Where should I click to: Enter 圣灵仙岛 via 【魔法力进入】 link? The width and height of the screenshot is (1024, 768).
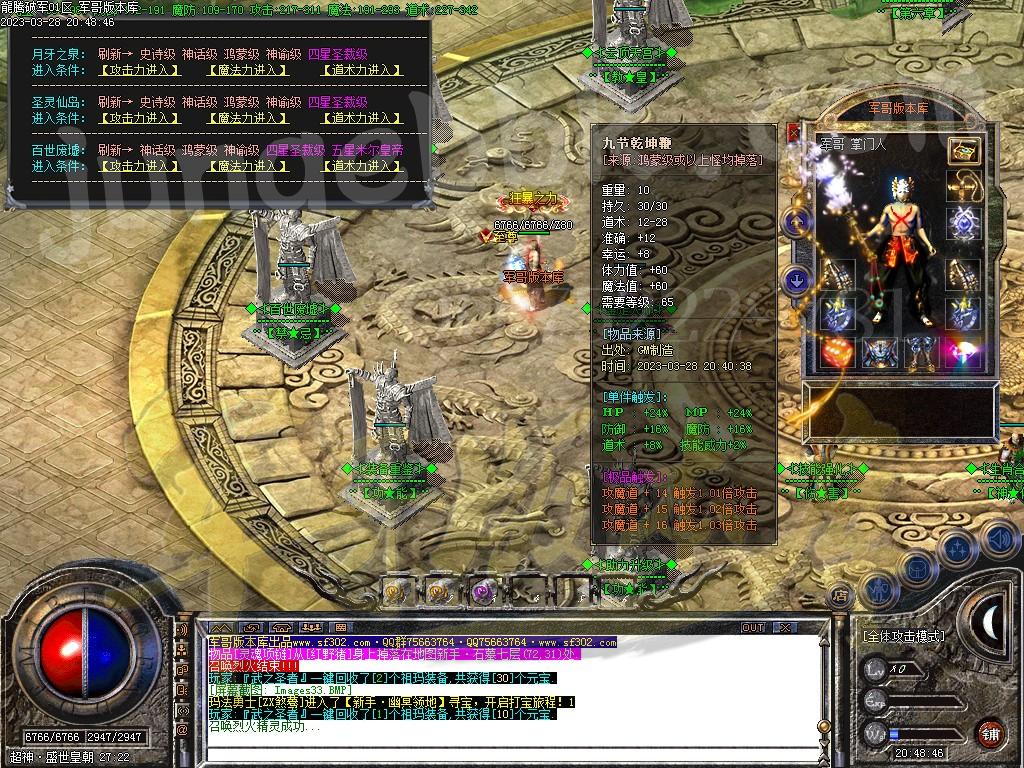click(249, 118)
